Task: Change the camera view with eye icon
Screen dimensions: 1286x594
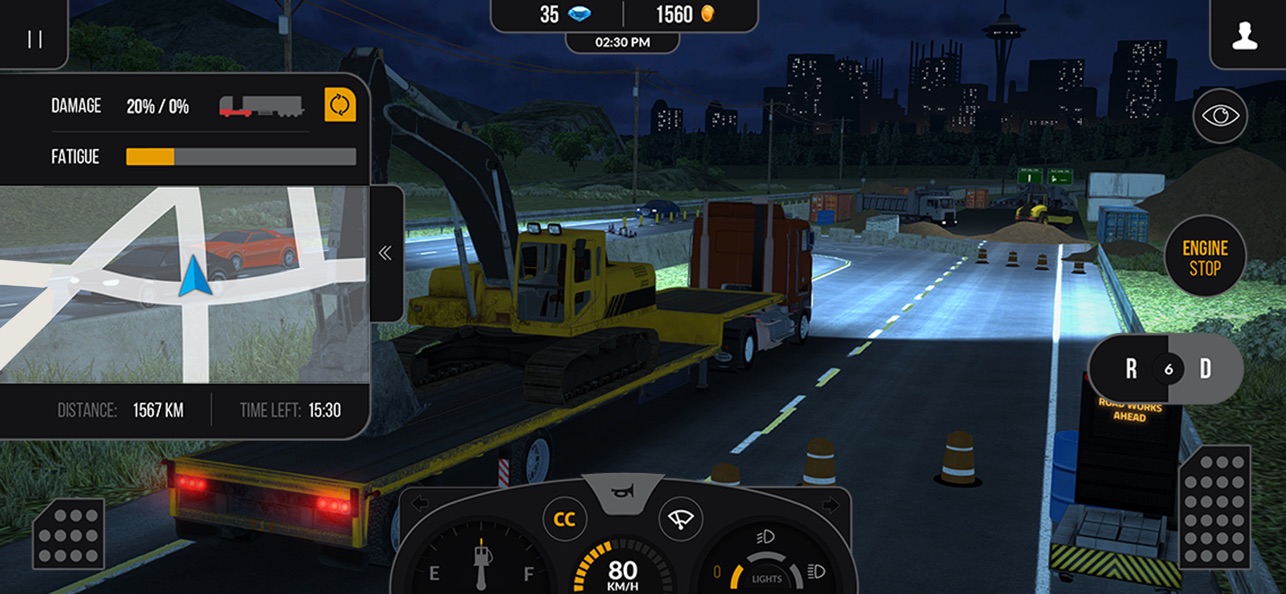Action: (x=1220, y=115)
